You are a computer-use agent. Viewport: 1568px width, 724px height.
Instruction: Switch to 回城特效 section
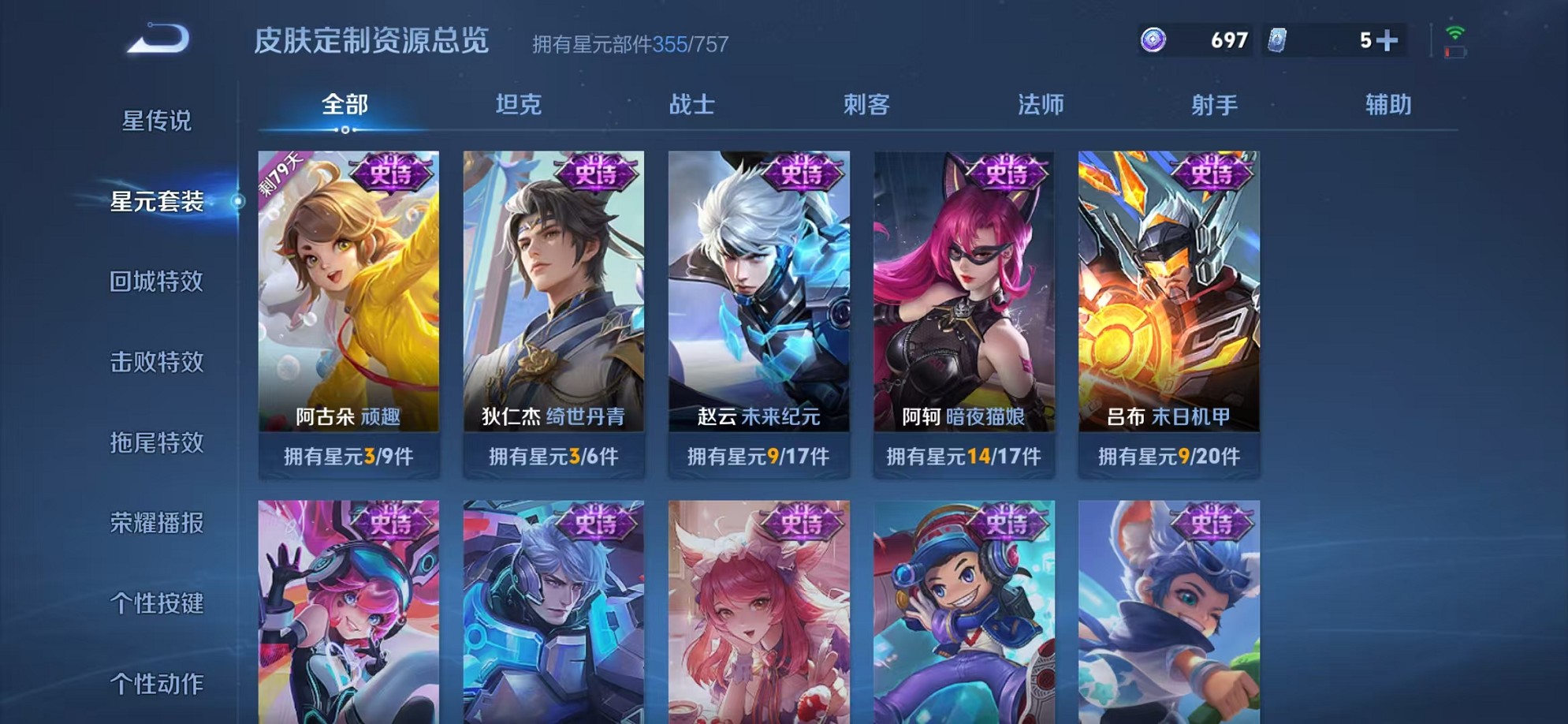point(156,282)
